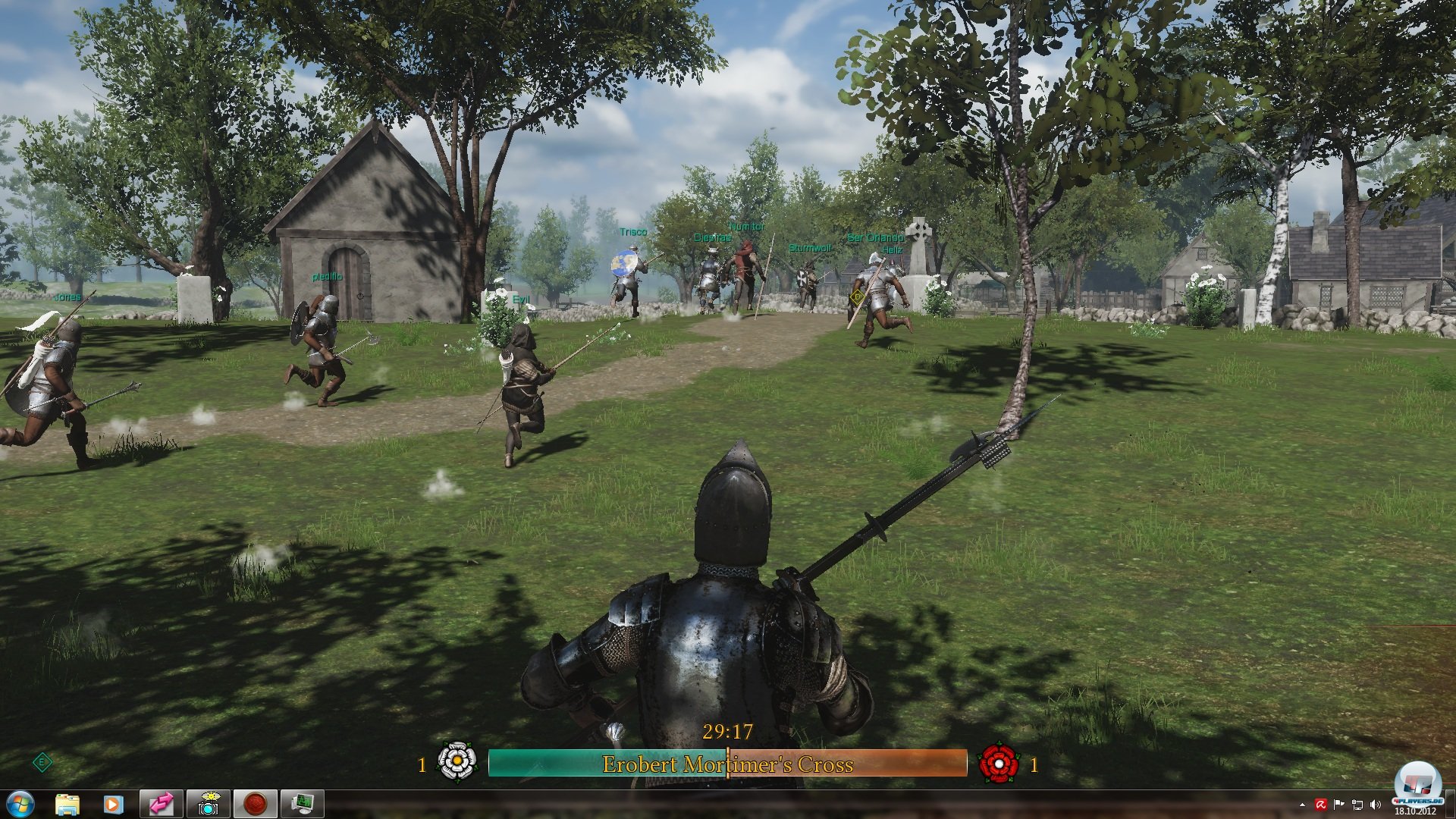Open the volume speaker tray icon
The image size is (1456, 819).
point(1376,805)
